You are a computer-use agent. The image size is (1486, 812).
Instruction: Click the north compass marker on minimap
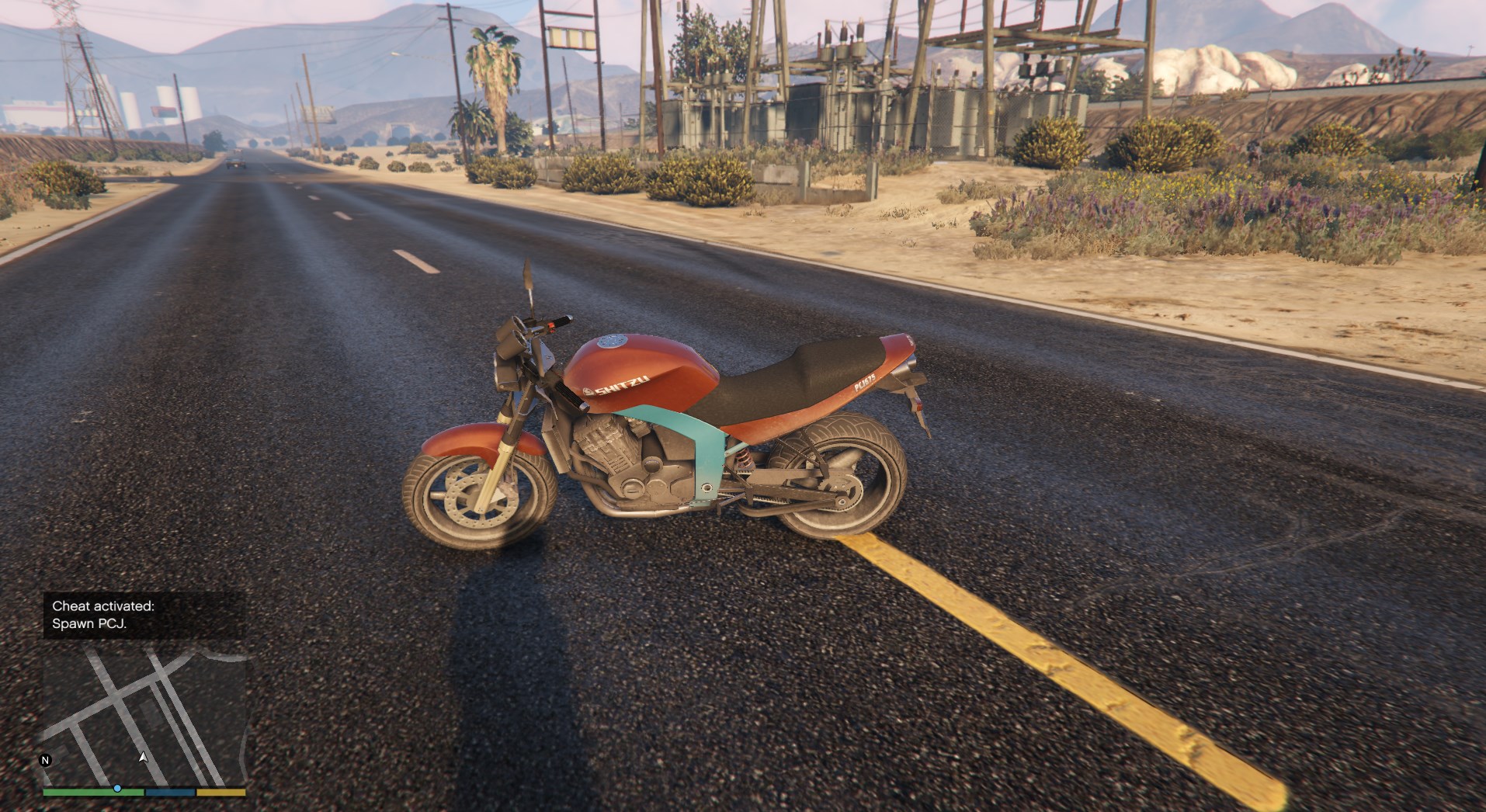[x=46, y=760]
